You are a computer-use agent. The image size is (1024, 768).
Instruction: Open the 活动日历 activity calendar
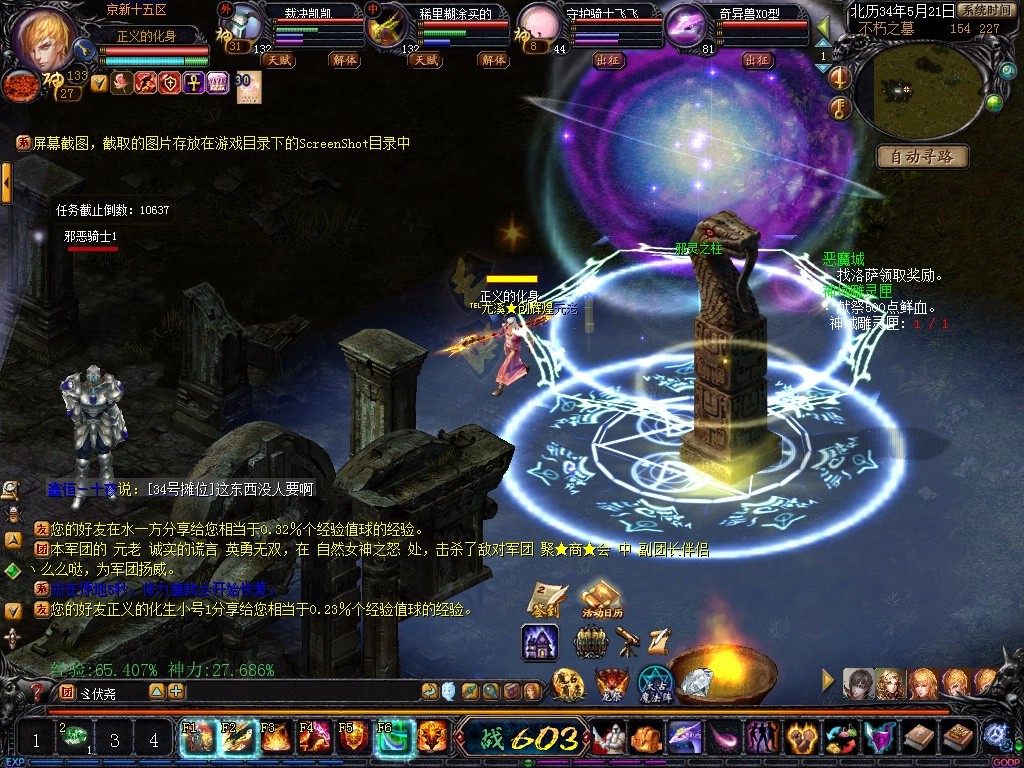click(x=602, y=600)
